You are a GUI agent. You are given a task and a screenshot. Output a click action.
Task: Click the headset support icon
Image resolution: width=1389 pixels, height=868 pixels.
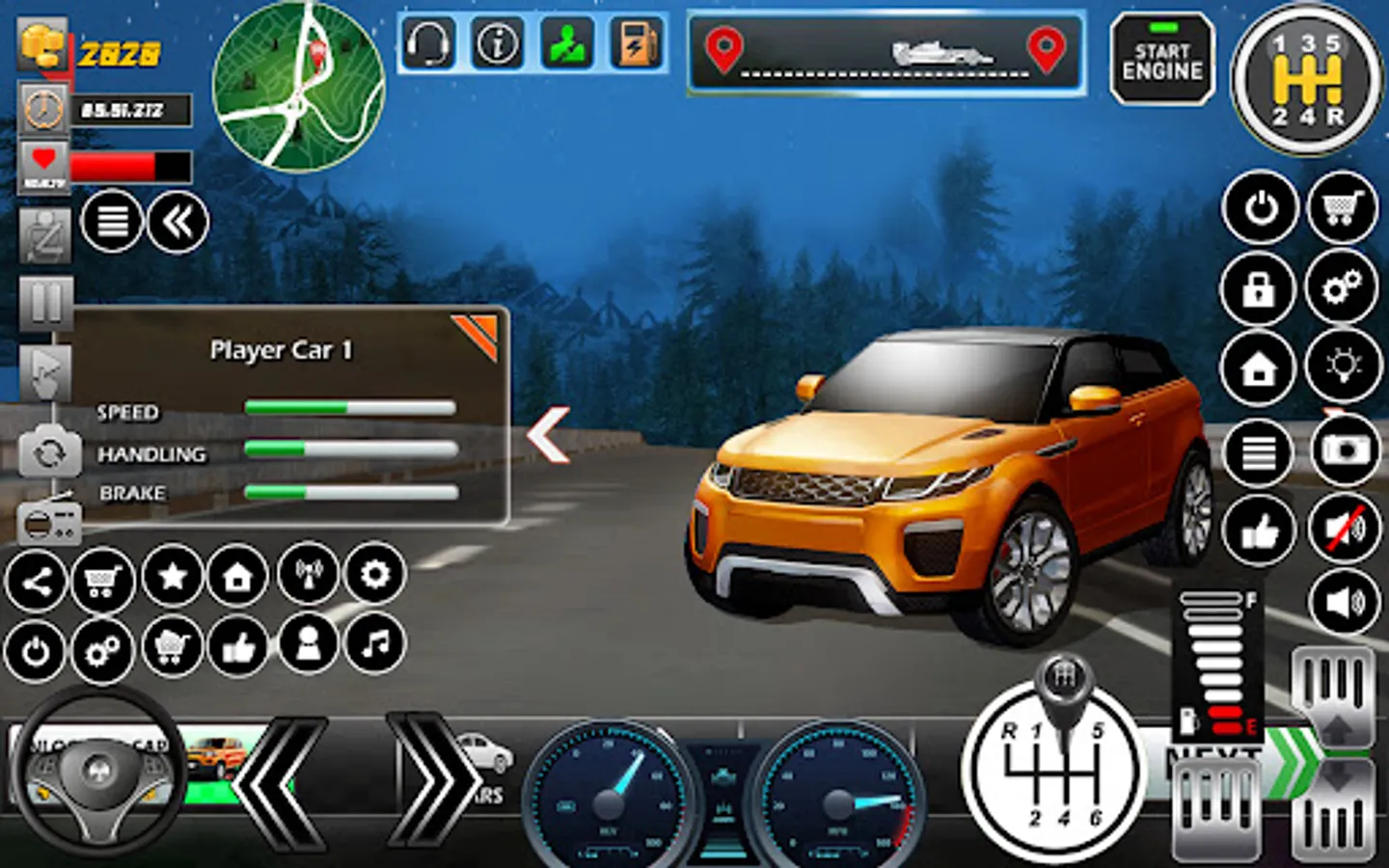(428, 44)
